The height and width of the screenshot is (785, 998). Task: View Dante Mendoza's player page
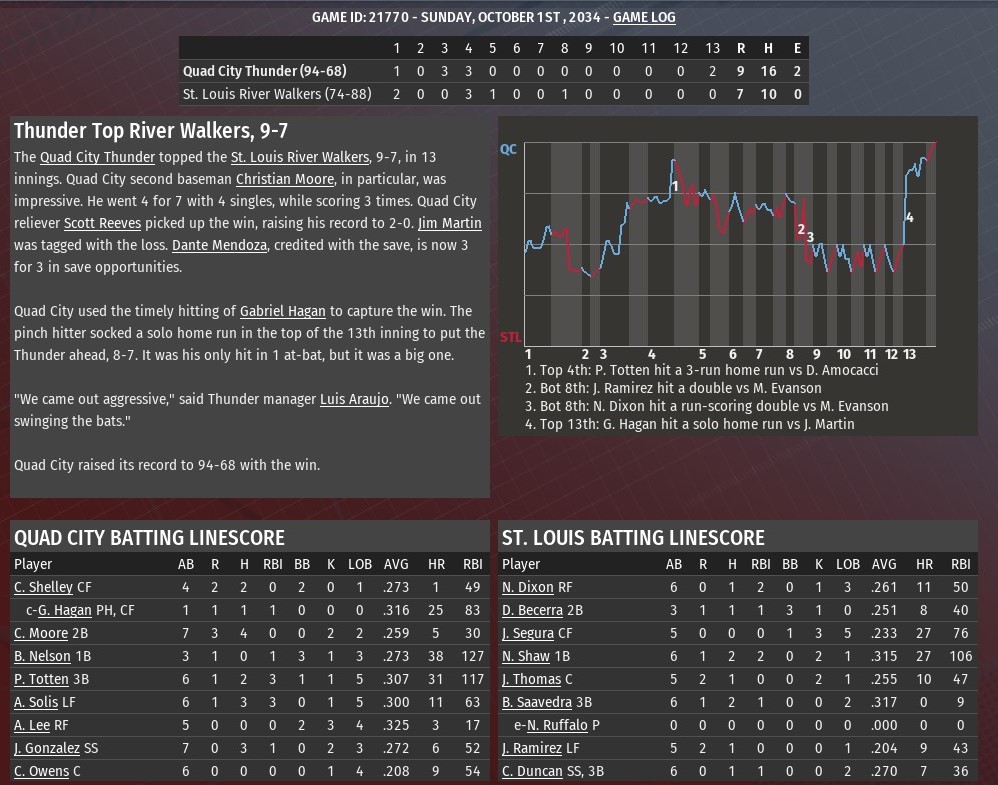(219, 245)
